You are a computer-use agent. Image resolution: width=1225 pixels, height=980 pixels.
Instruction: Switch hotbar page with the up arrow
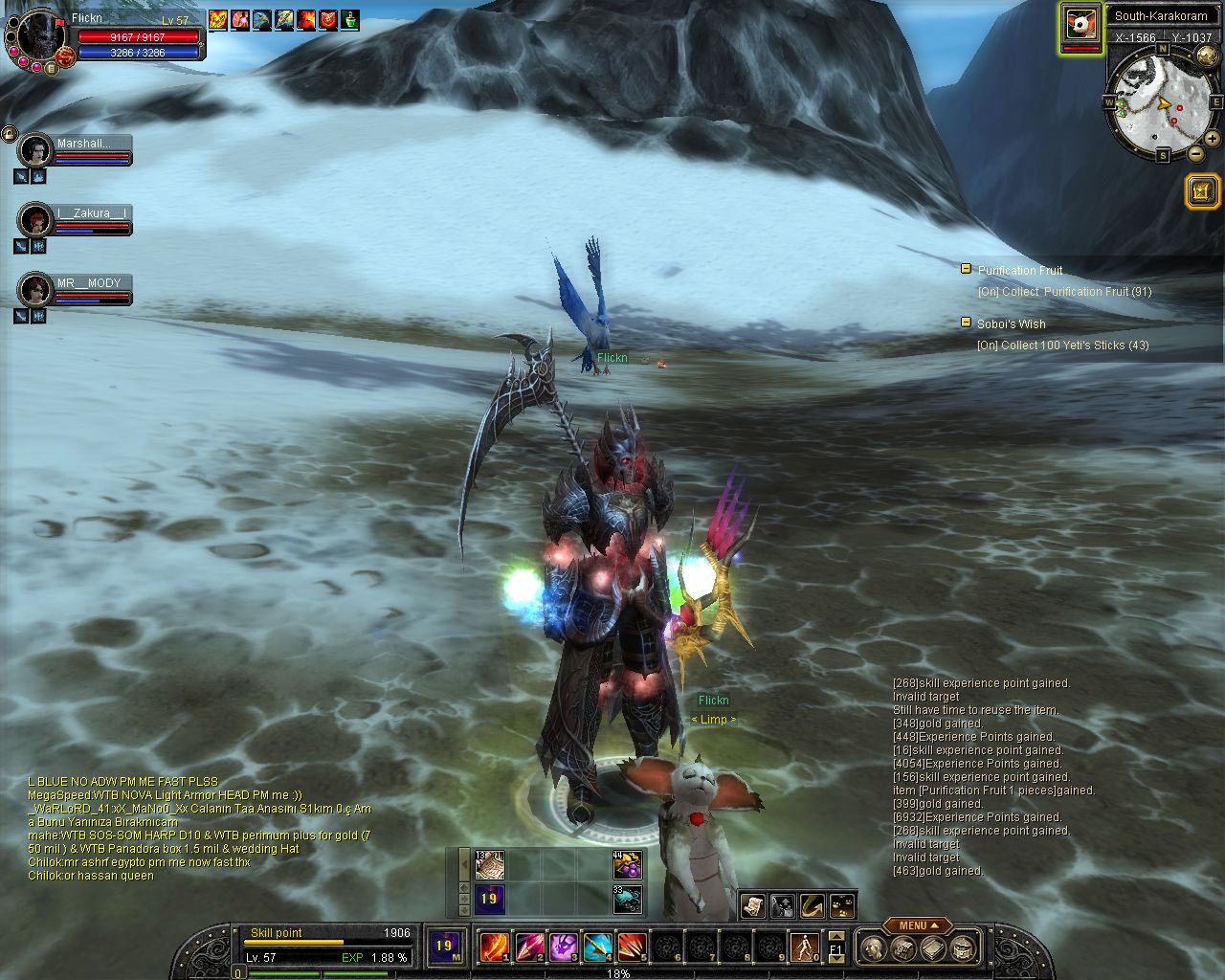836,936
